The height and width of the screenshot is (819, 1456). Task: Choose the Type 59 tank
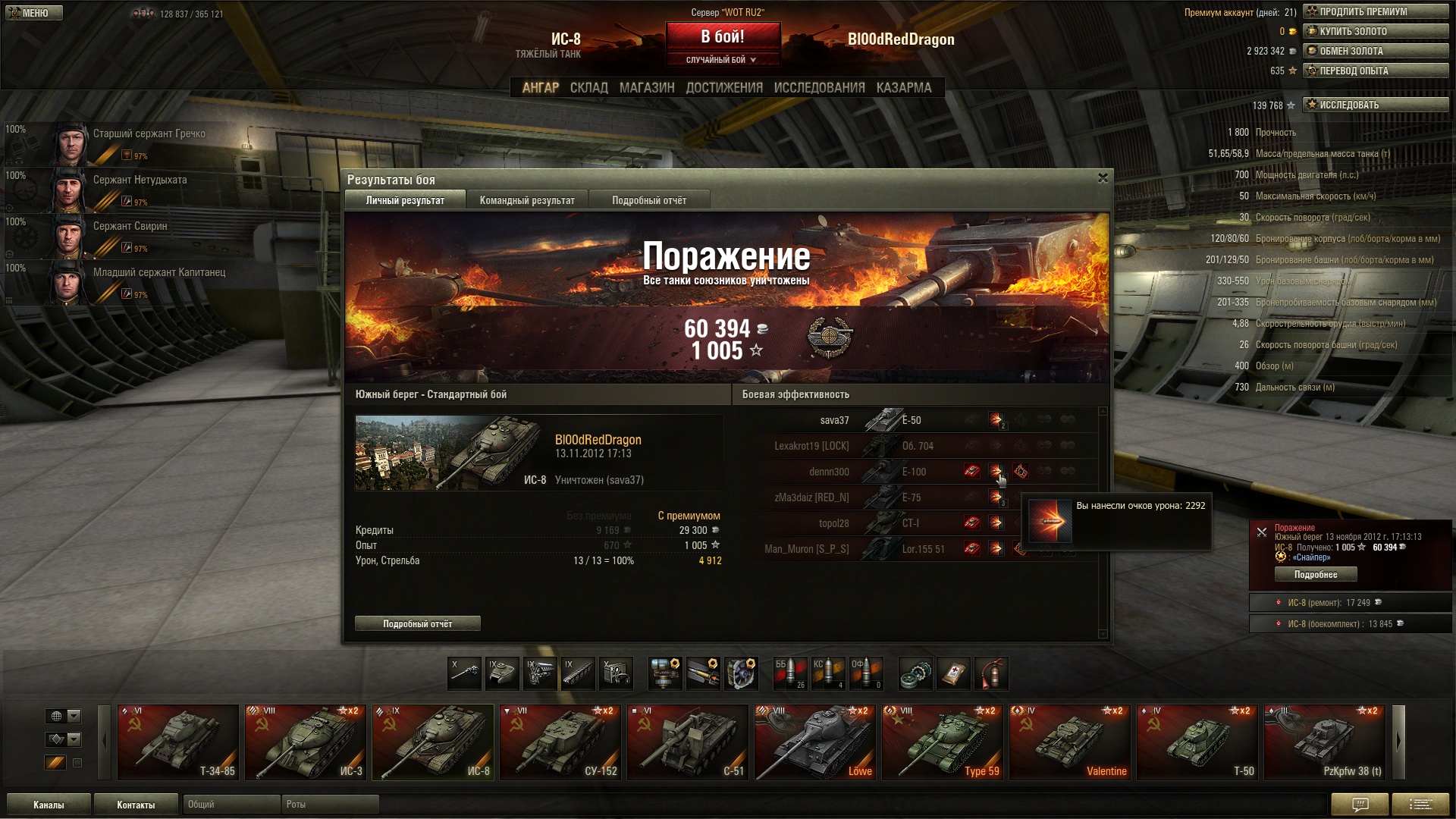pyautogui.click(x=943, y=742)
